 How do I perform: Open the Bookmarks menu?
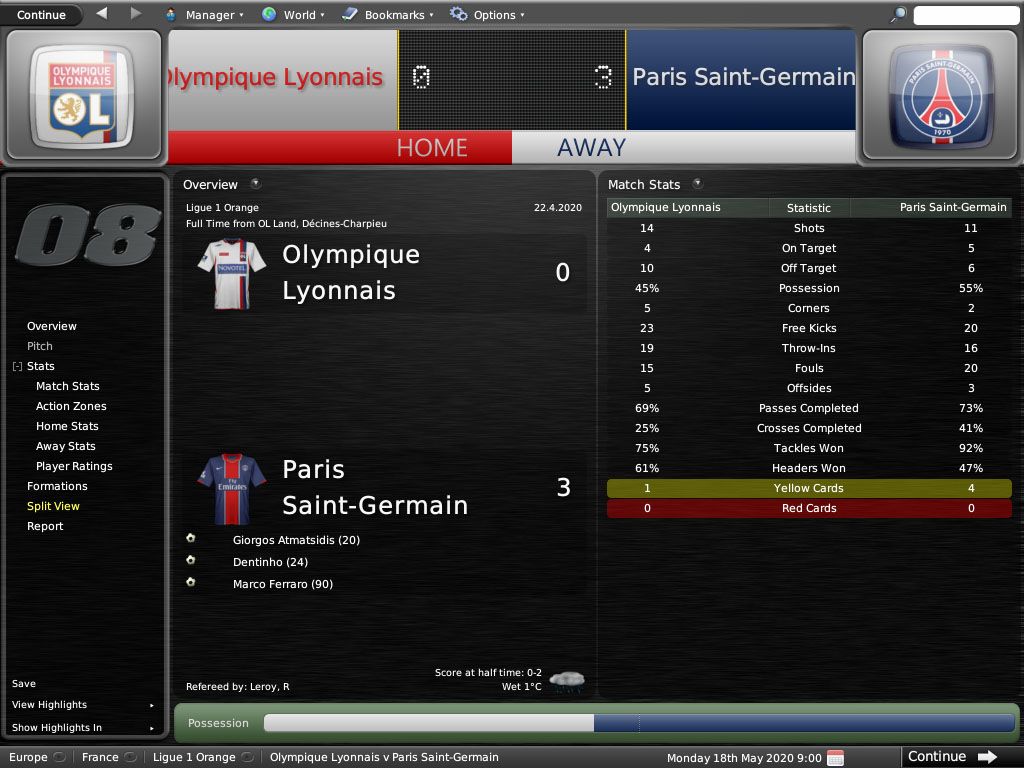387,15
